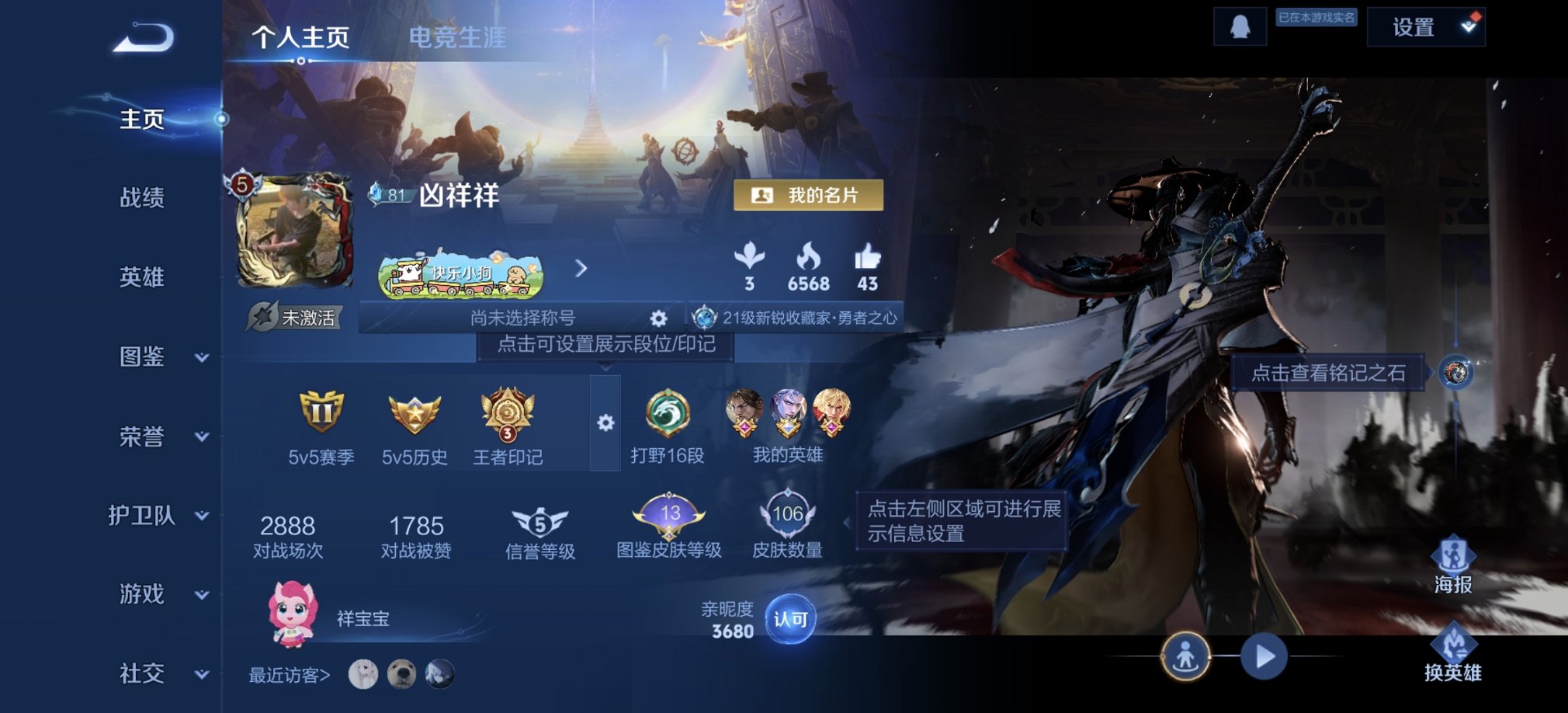Image resolution: width=1568 pixels, height=713 pixels.
Task: Open the 图鉴 collection page
Action: pos(144,357)
